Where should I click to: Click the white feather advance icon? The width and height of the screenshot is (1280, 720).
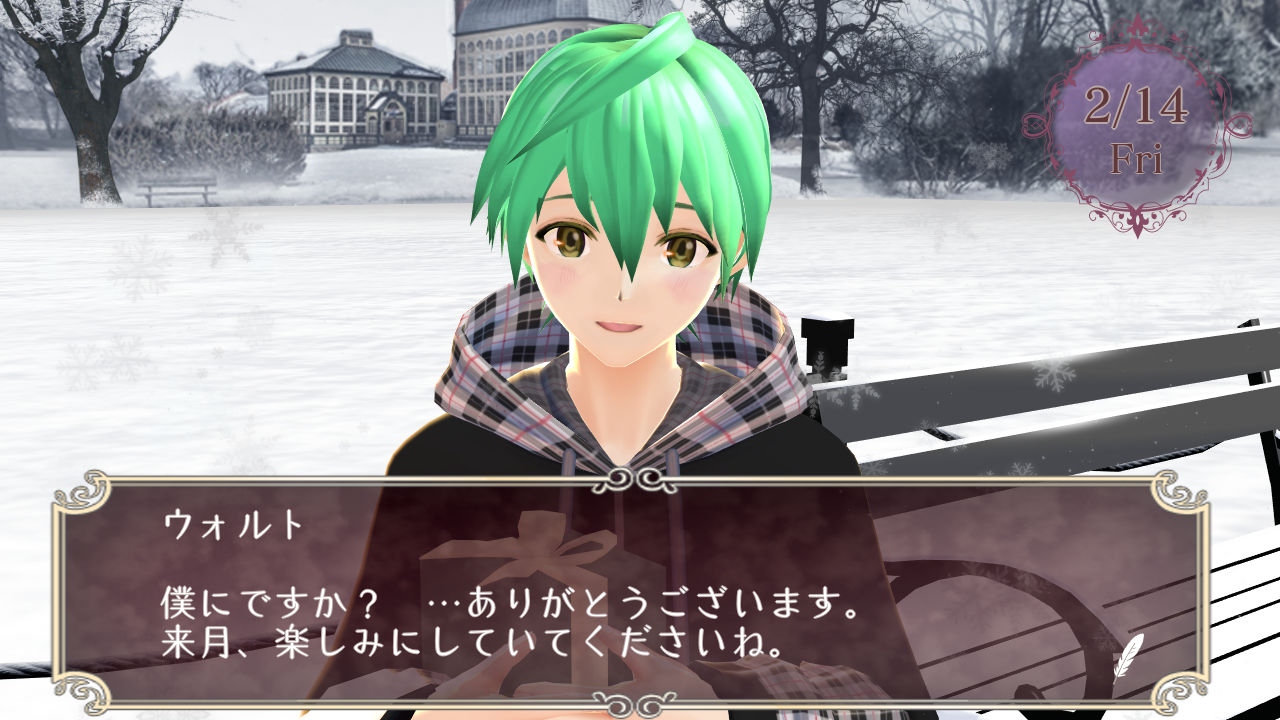coord(1129,655)
